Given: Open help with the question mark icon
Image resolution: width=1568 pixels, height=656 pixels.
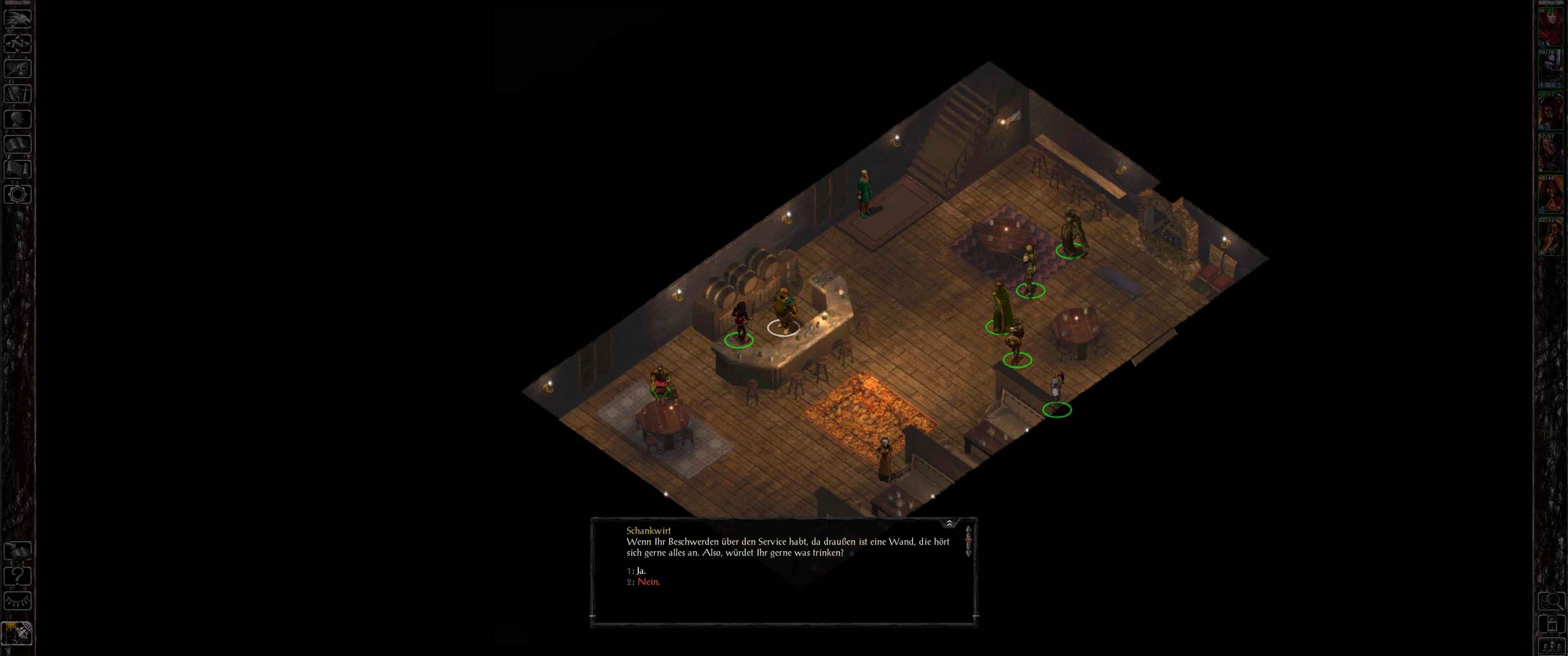Looking at the screenshot, I should point(18,576).
